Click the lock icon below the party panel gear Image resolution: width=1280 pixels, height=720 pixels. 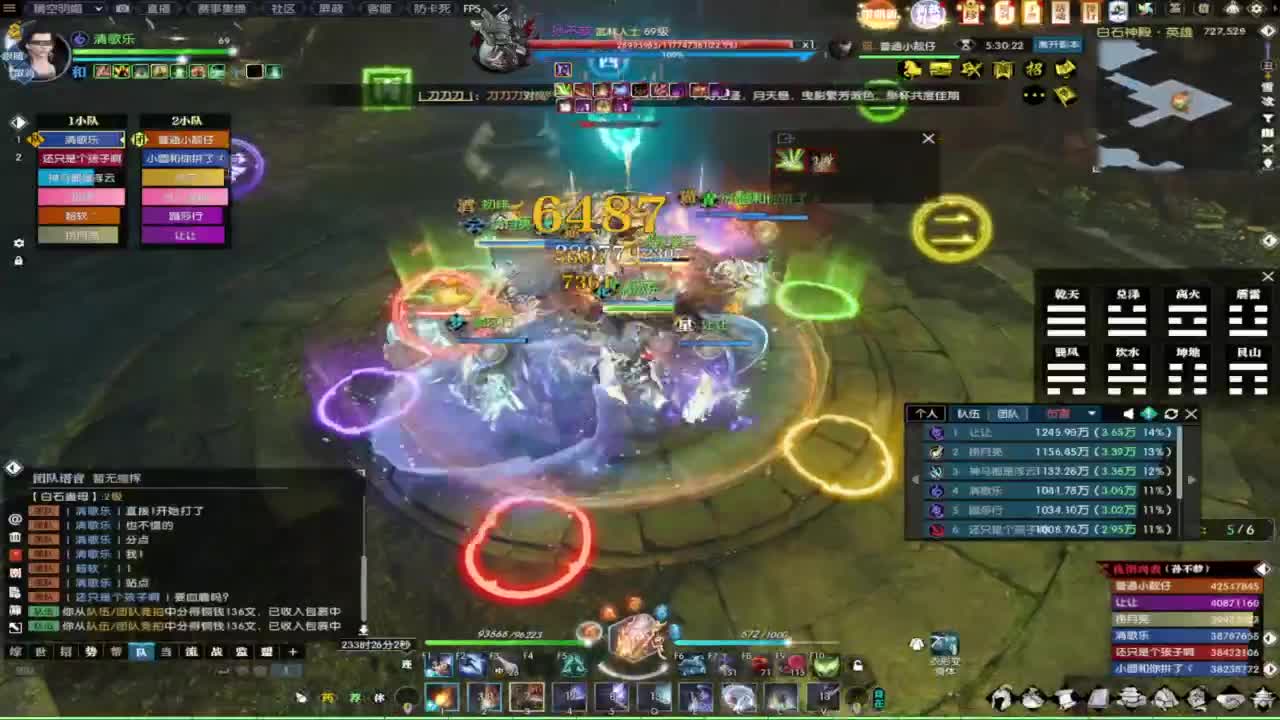17,260
